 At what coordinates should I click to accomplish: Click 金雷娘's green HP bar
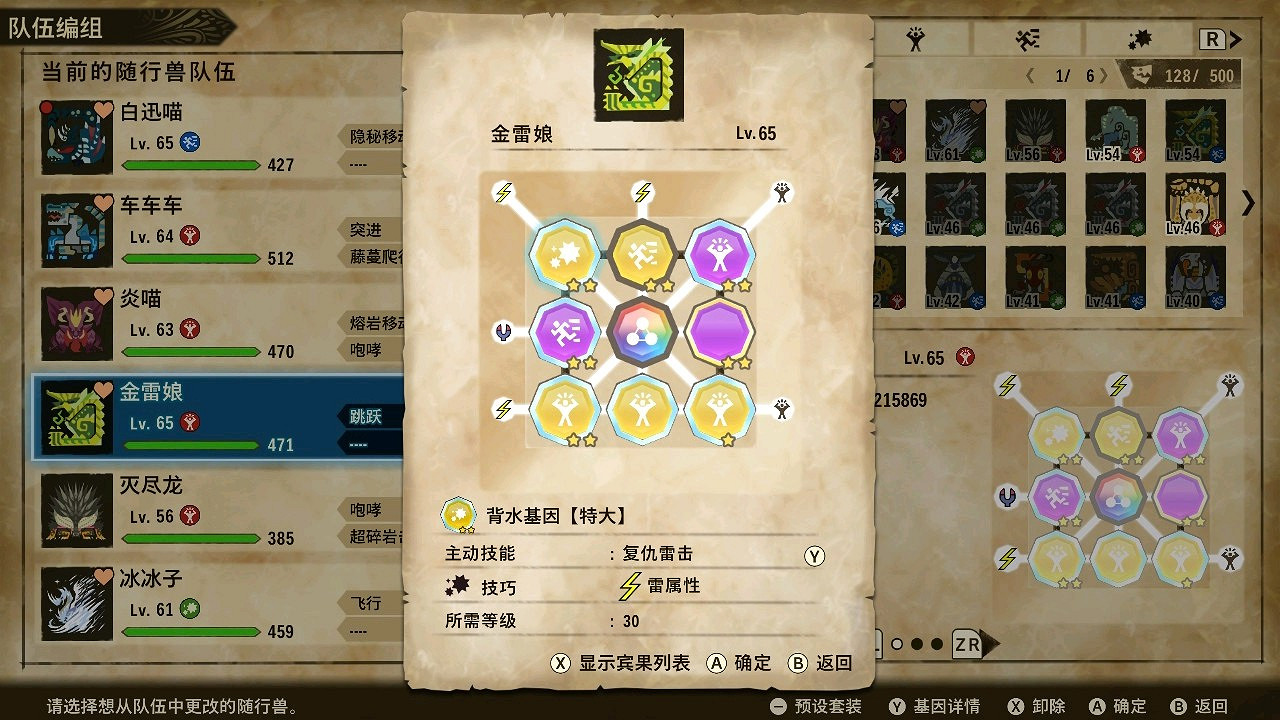[192, 444]
